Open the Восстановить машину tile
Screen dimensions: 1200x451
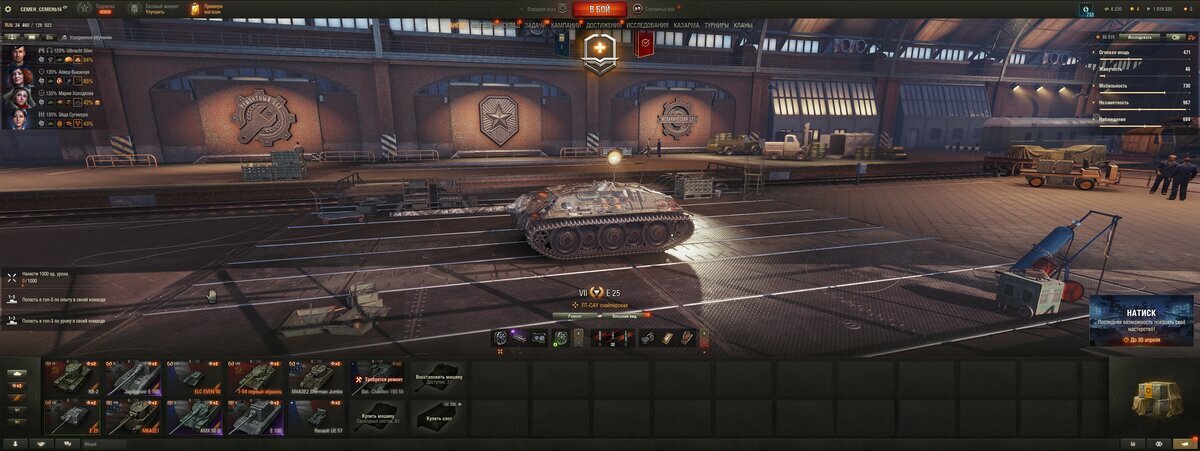(439, 377)
